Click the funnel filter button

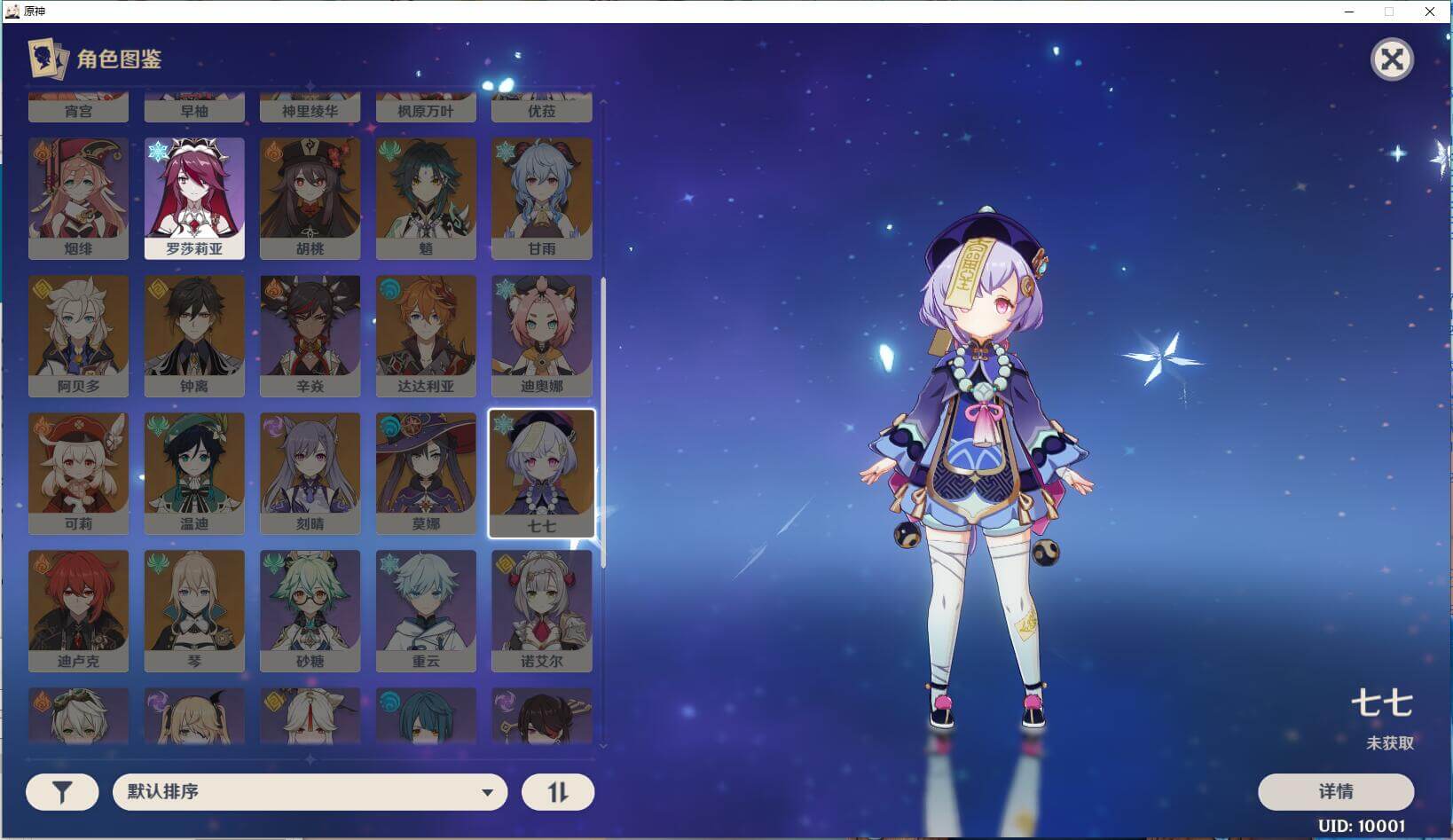pos(62,792)
